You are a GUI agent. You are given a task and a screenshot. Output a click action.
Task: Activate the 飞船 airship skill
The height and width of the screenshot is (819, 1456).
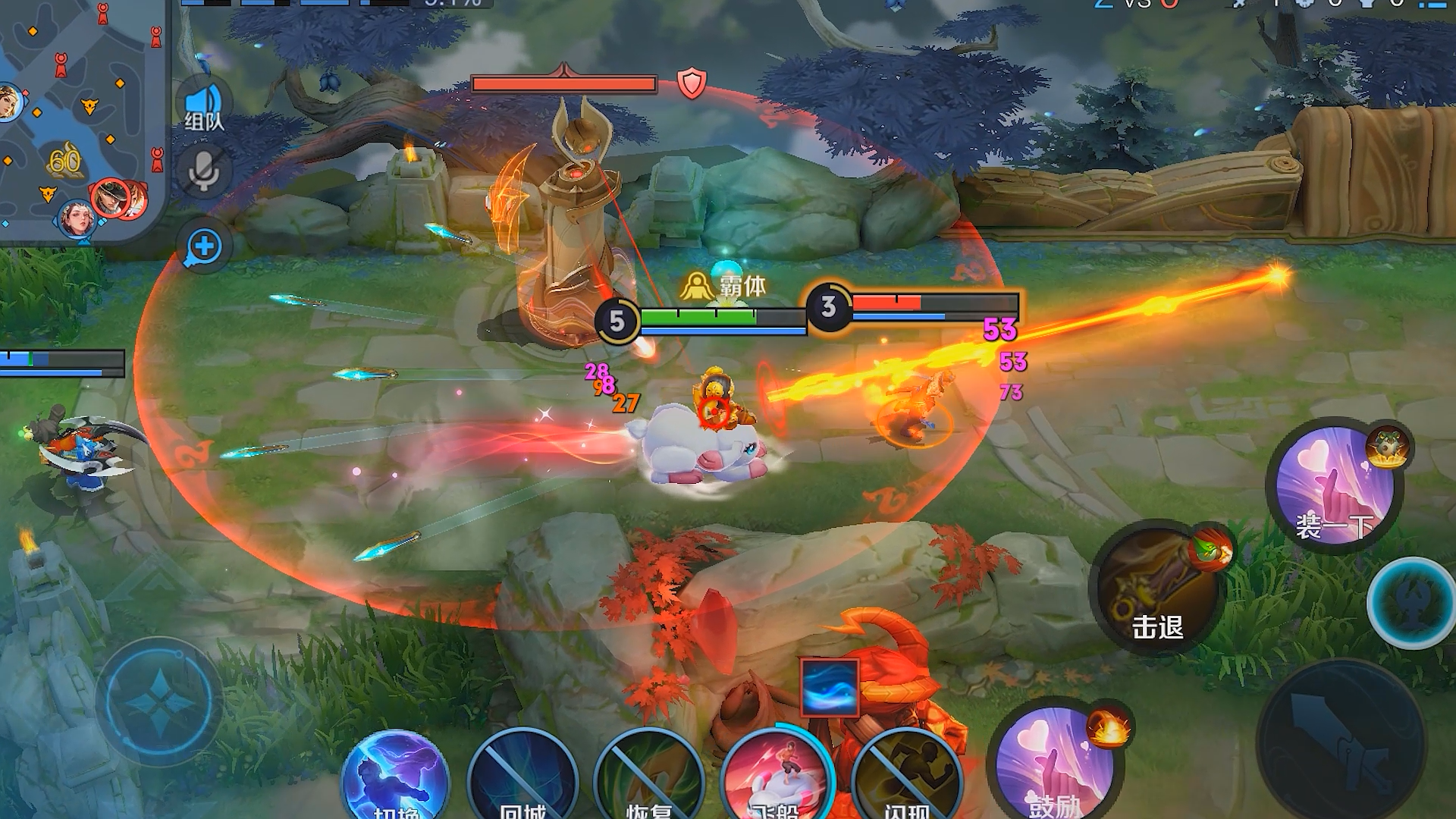[x=777, y=777]
